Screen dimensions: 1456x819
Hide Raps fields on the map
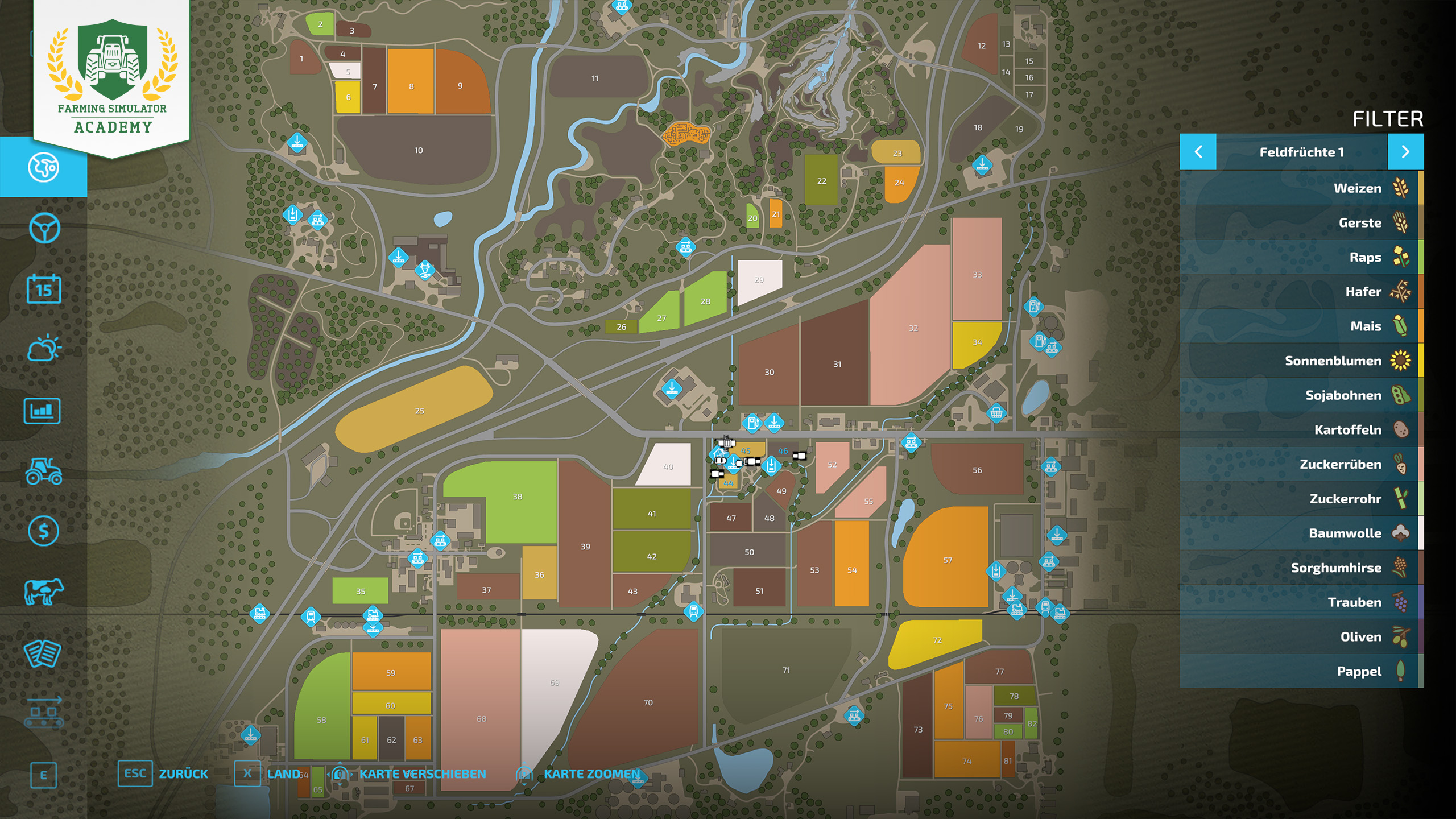click(1301, 257)
